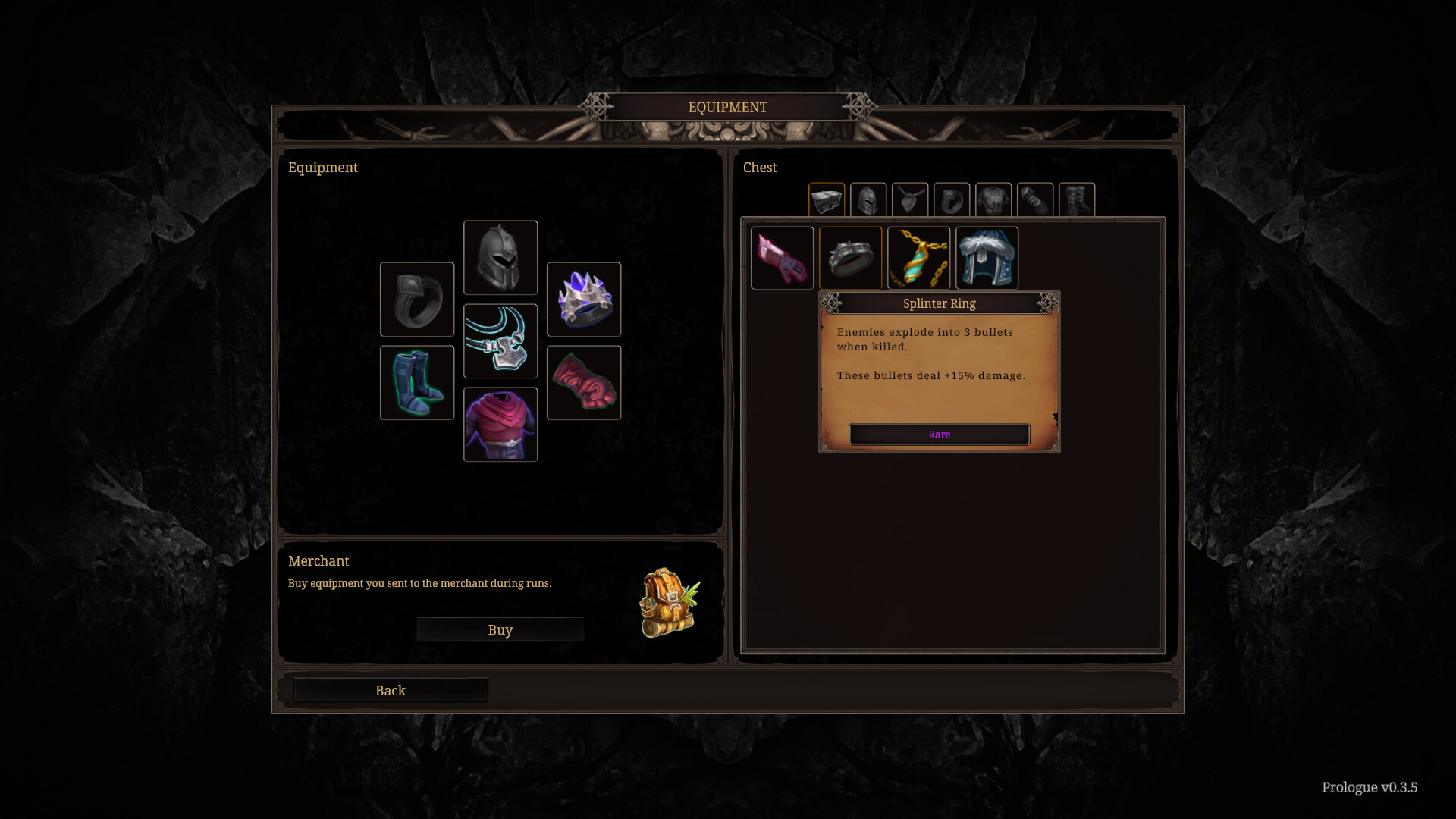Select the pink gauntlet in the chest

point(782,258)
